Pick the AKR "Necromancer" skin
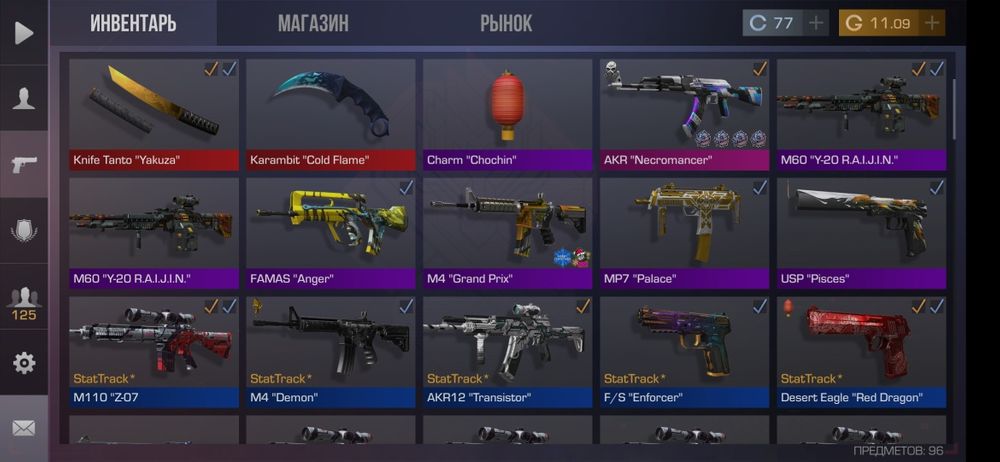Screen dimensions: 1000x462 (684, 113)
